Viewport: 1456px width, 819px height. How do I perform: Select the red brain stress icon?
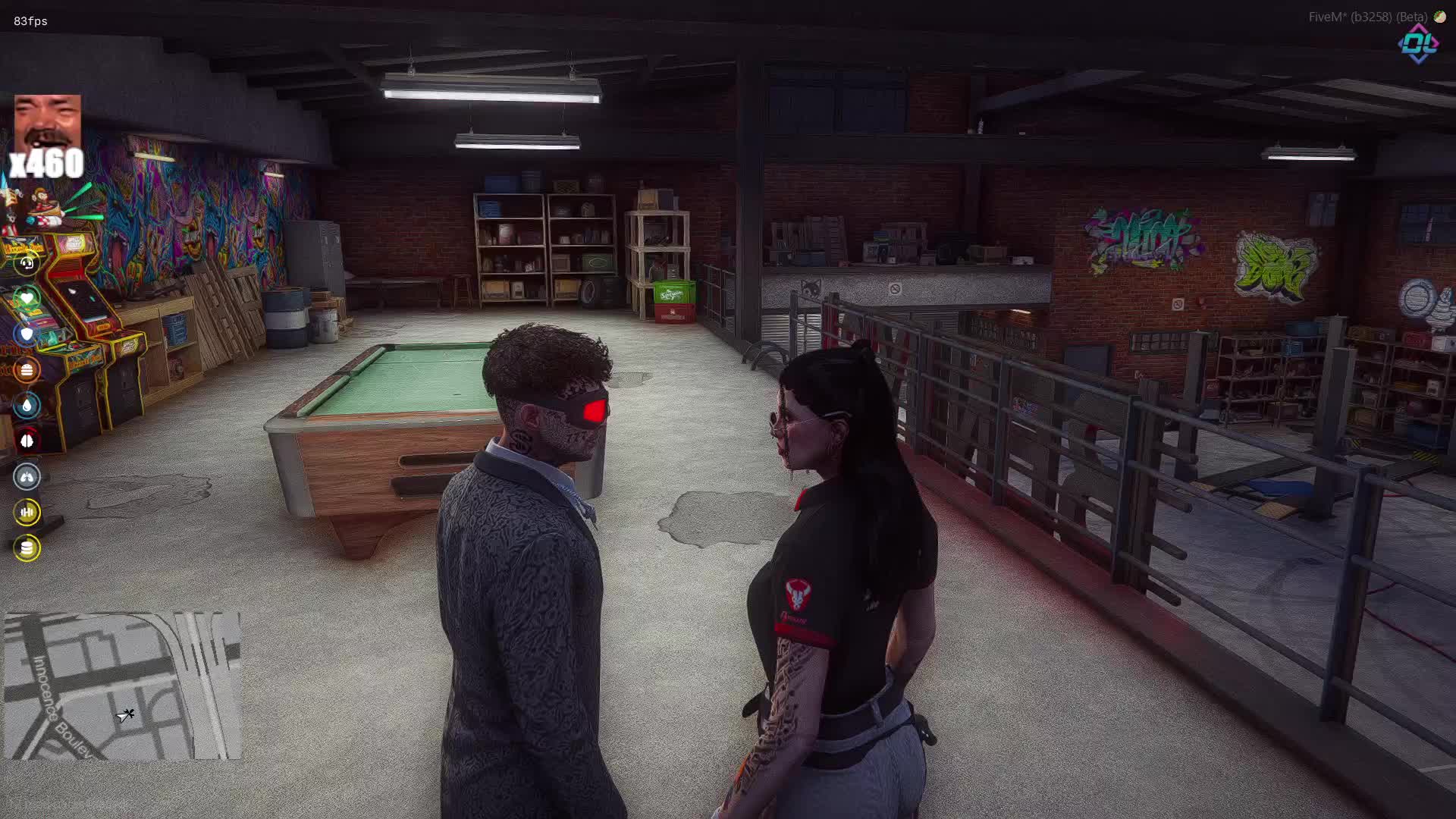27,441
